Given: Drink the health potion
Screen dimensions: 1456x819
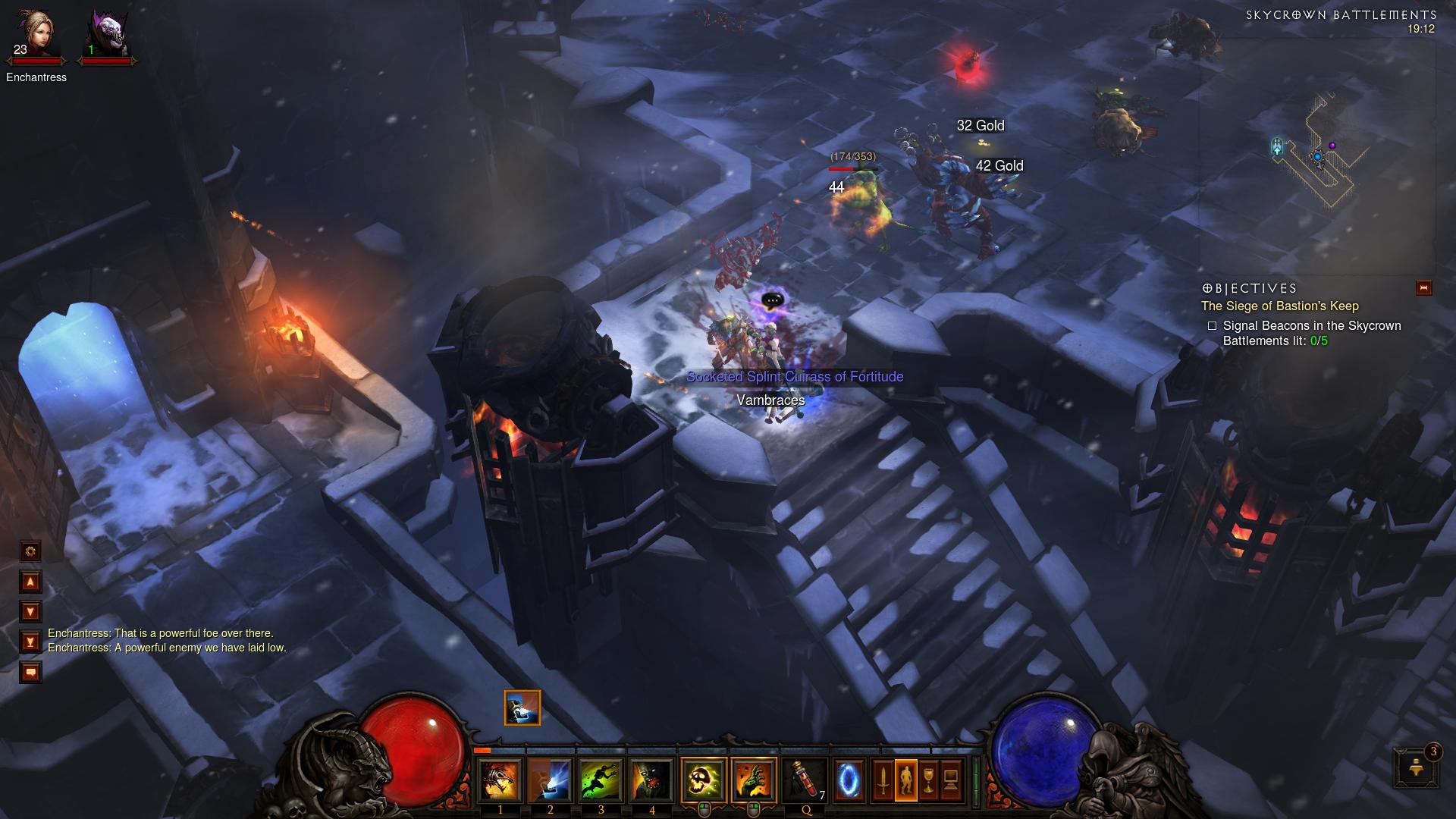Looking at the screenshot, I should (805, 780).
